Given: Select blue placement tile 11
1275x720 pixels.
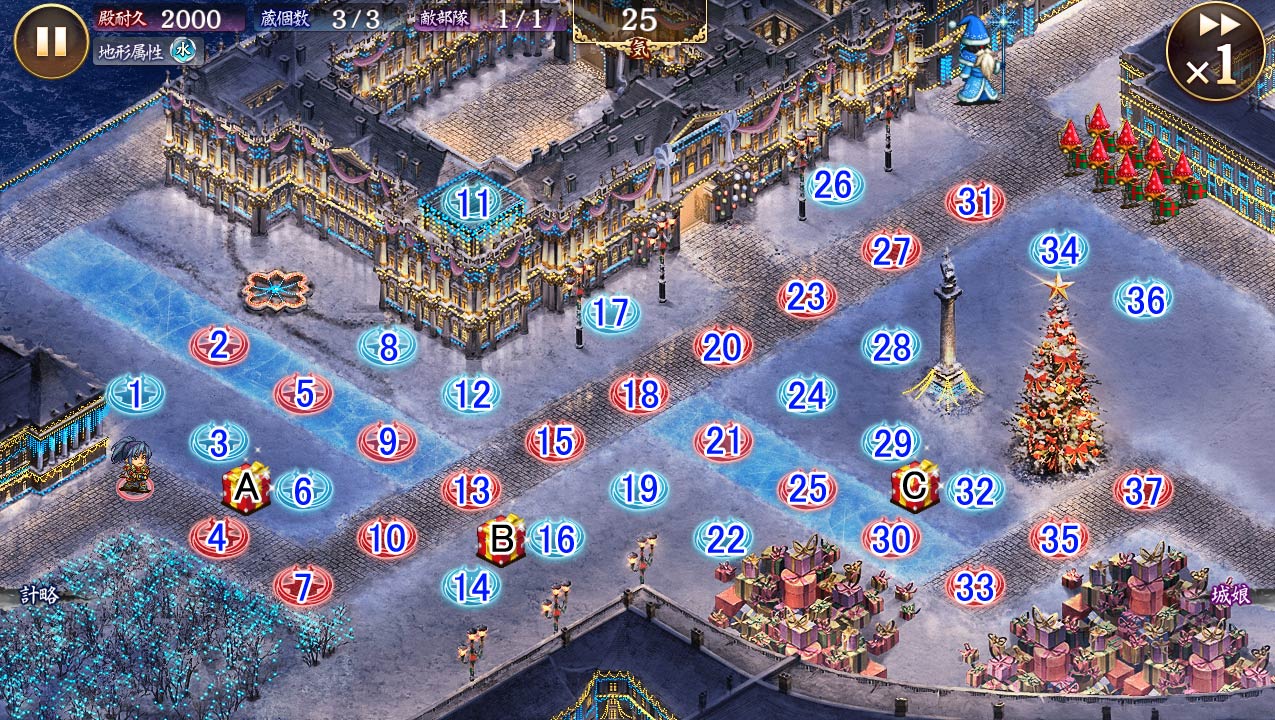Looking at the screenshot, I should click(x=472, y=204).
